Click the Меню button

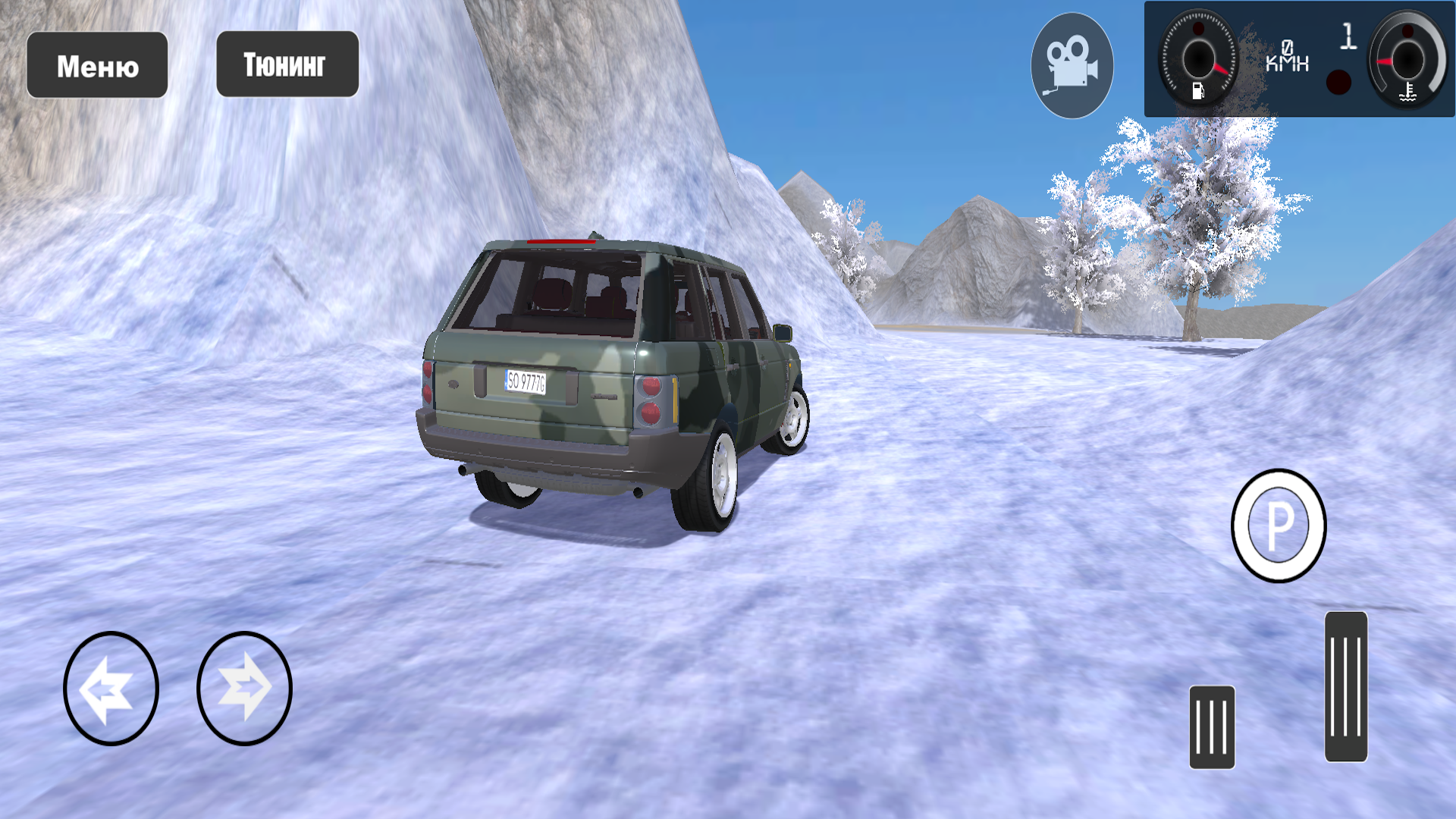(x=97, y=65)
